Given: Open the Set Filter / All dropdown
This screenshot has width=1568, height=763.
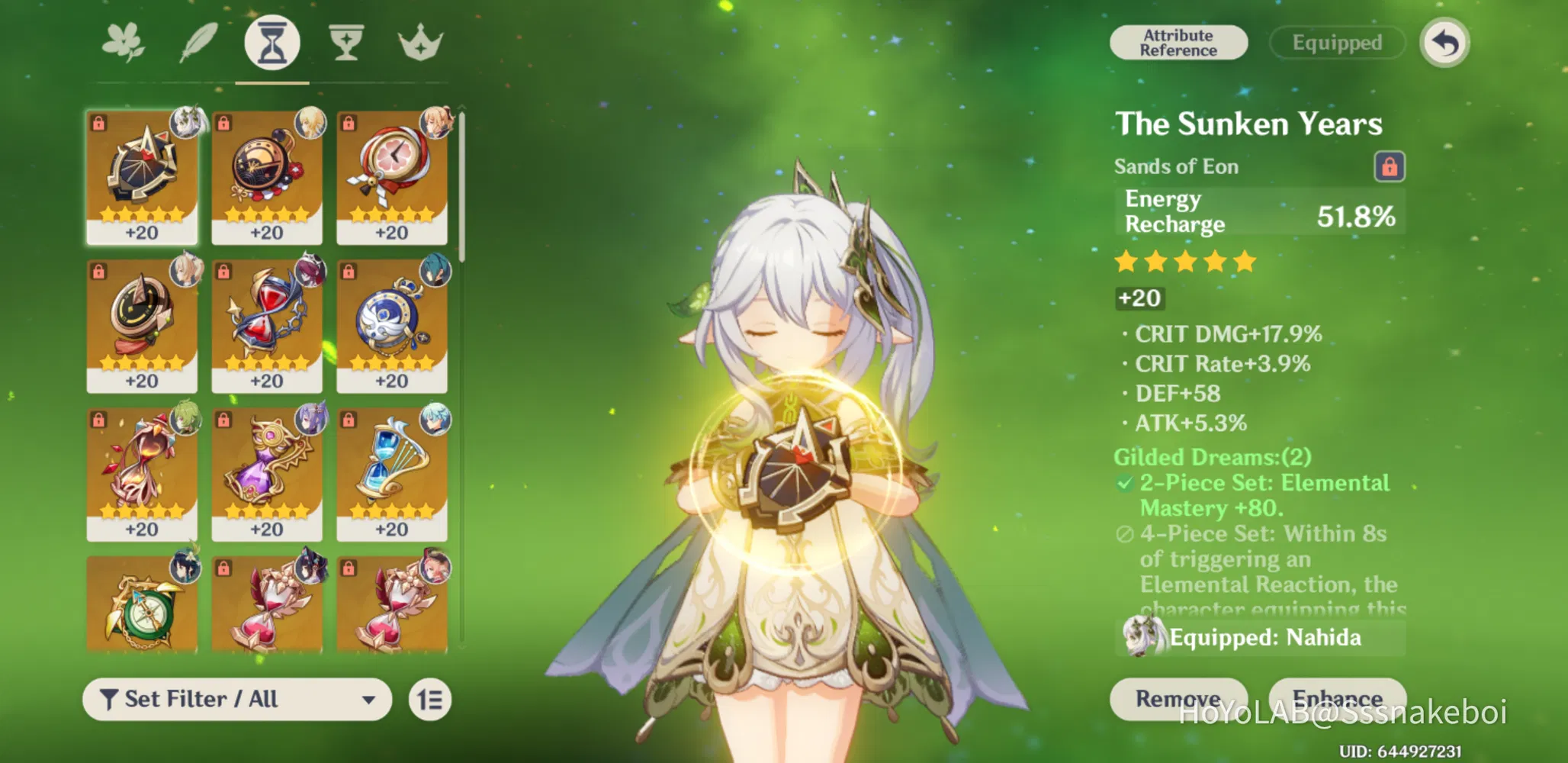Looking at the screenshot, I should click(x=236, y=698).
